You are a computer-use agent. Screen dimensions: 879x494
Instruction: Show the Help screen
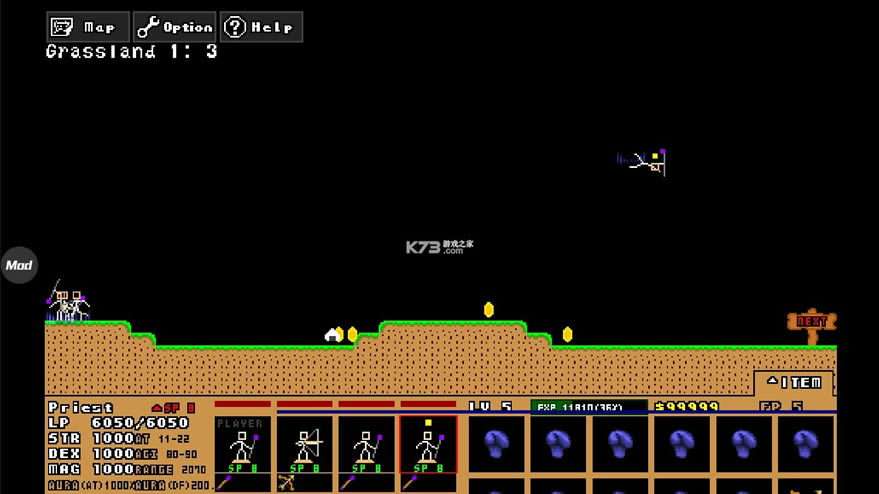[261, 27]
